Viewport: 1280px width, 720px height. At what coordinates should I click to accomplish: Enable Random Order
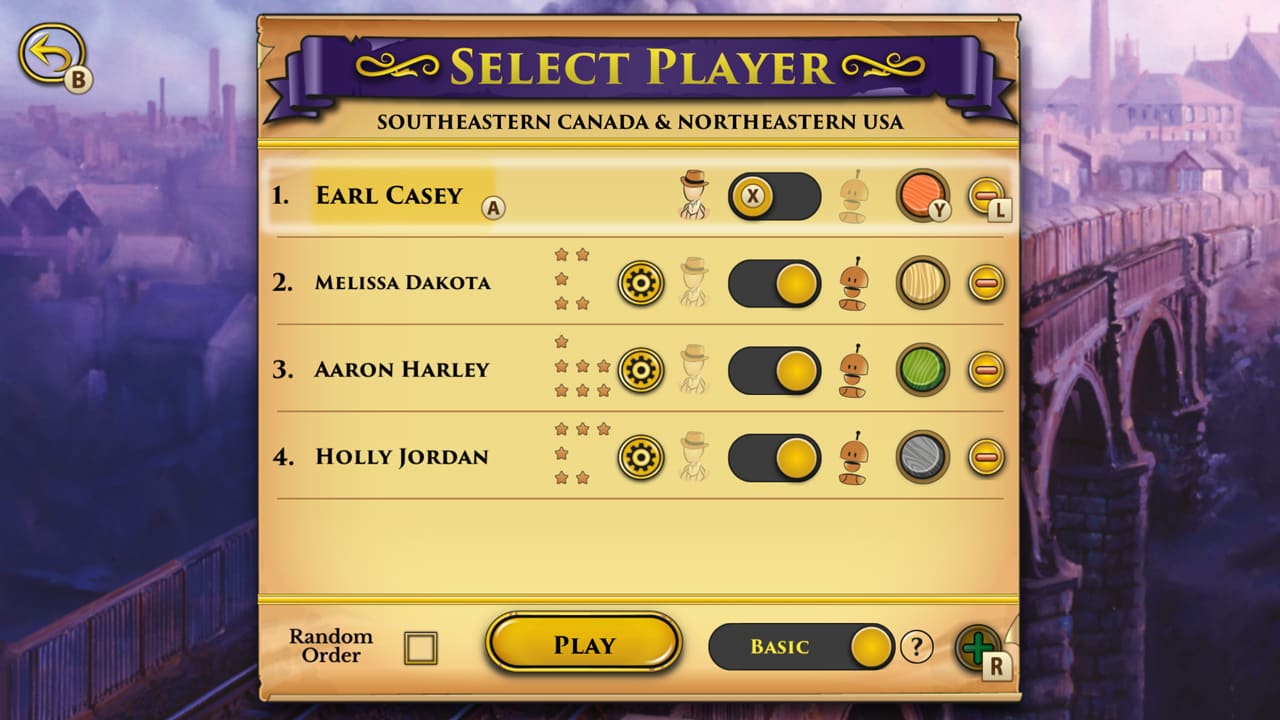point(421,647)
